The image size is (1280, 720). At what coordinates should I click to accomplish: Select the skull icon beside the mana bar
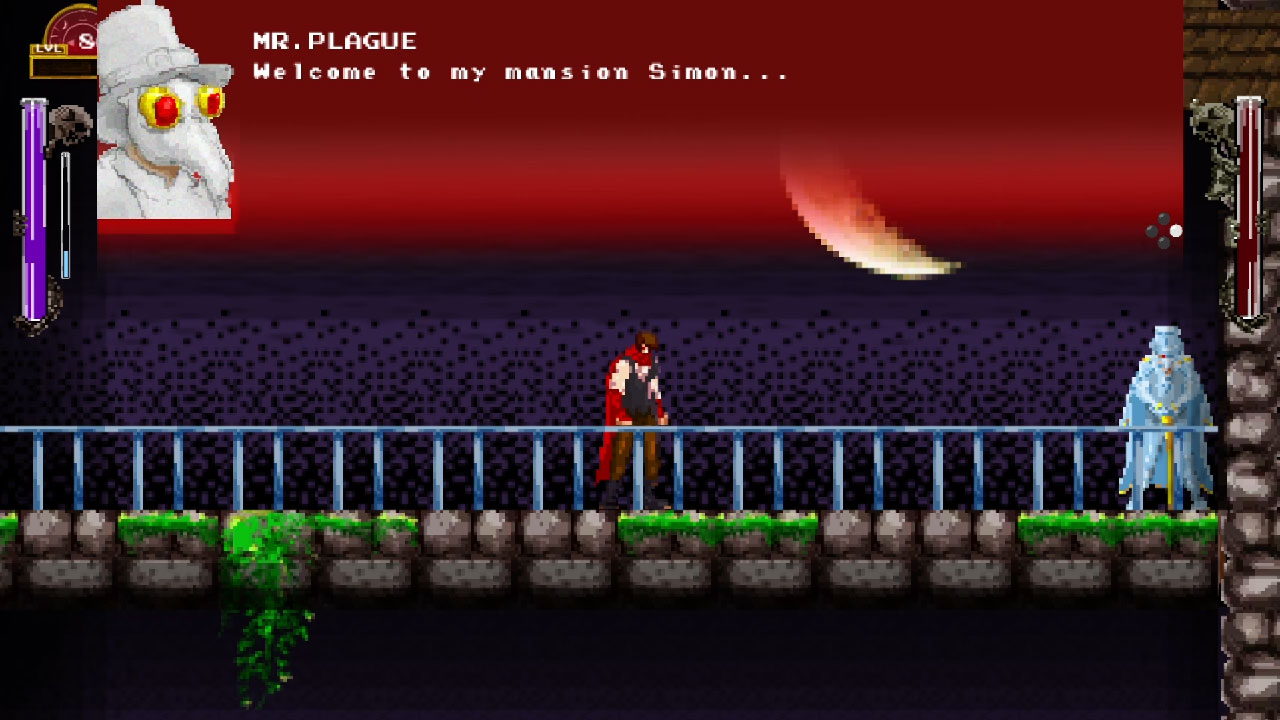(70, 125)
